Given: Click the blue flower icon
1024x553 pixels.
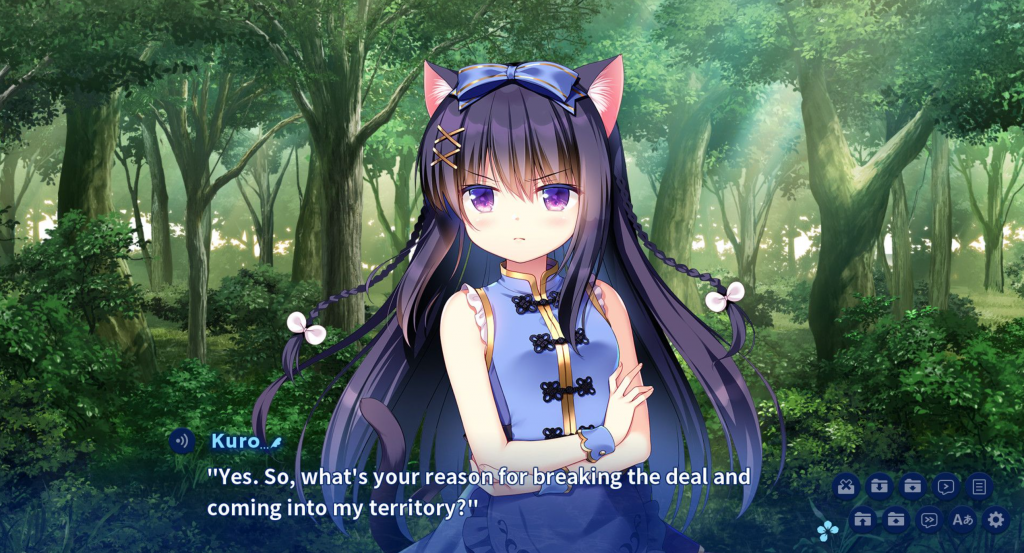Looking at the screenshot, I should [827, 531].
